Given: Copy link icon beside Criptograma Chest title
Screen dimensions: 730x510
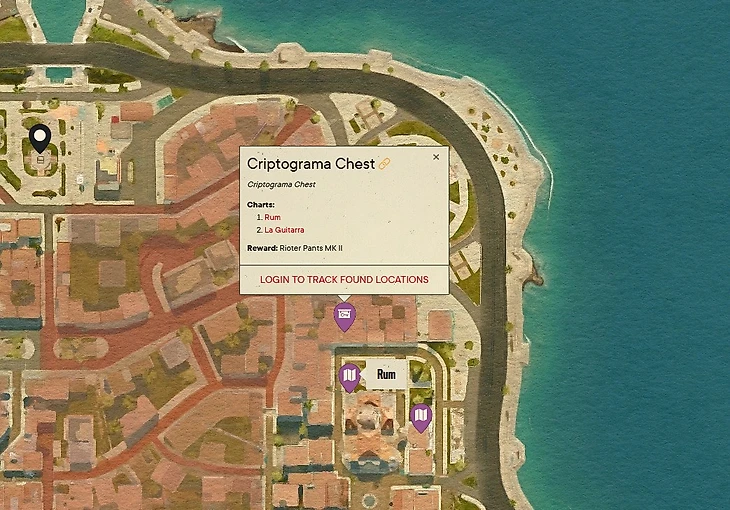Looking at the screenshot, I should (385, 163).
